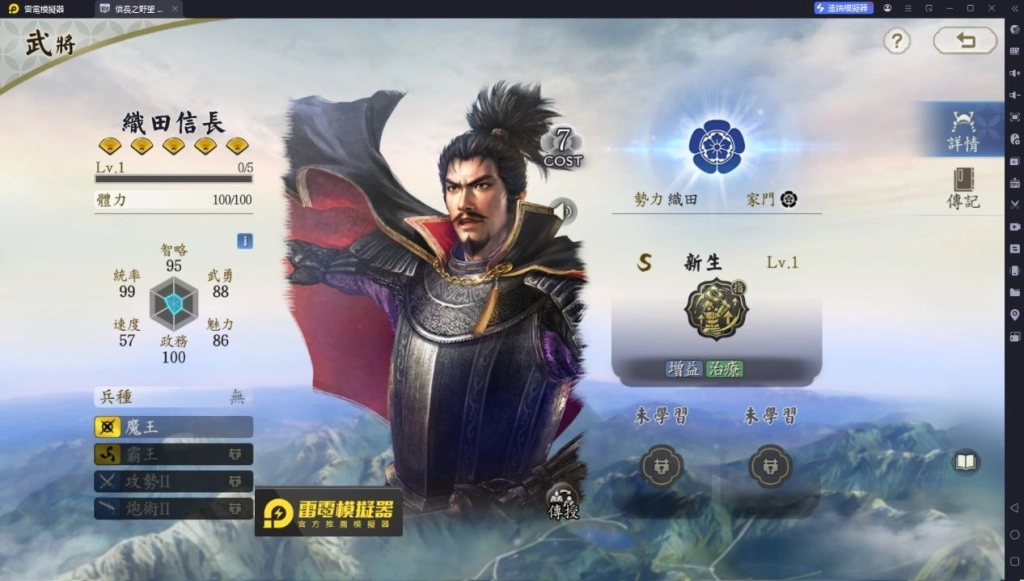
Task: Go back with the return arrow button
Action: coord(965,41)
